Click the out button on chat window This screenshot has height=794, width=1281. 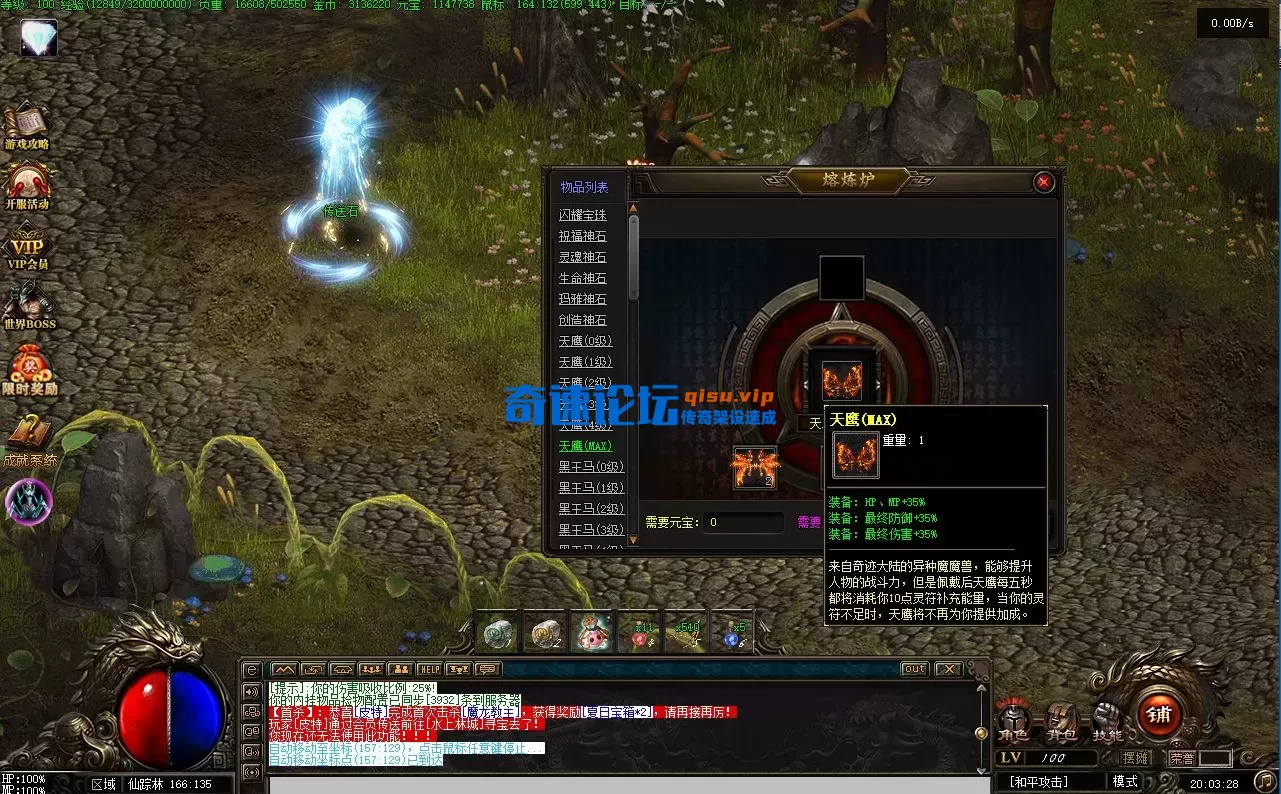[914, 668]
